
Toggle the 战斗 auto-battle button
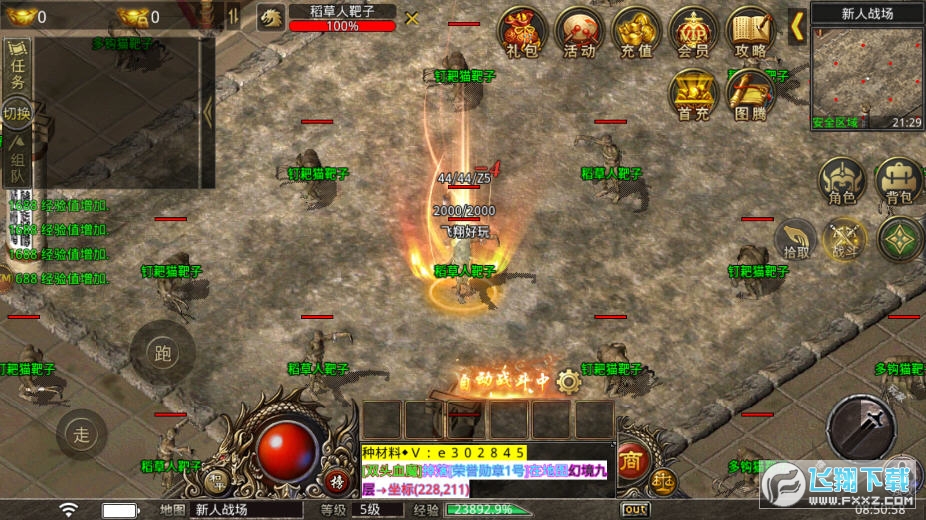click(x=845, y=240)
